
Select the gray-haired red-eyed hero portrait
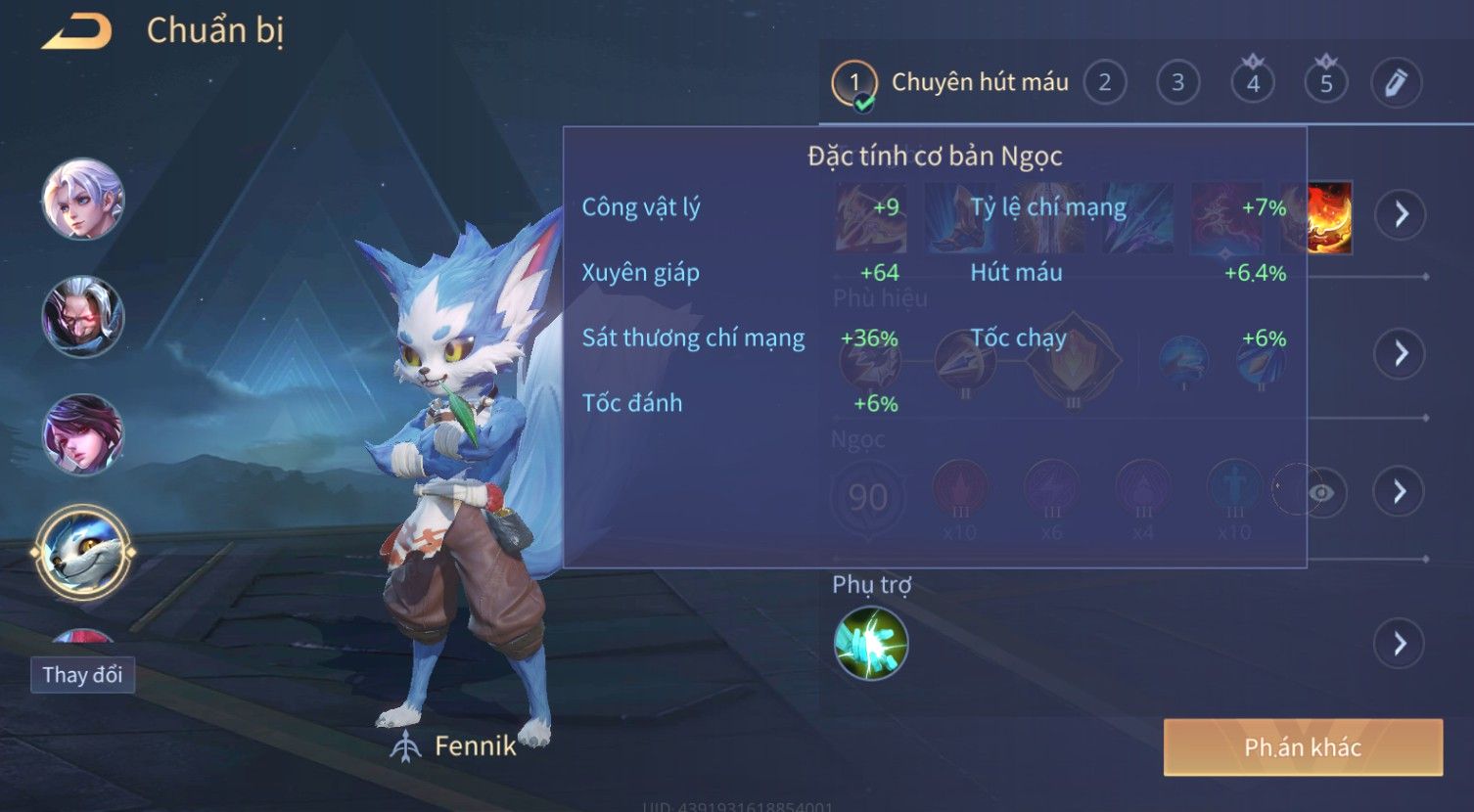click(83, 317)
